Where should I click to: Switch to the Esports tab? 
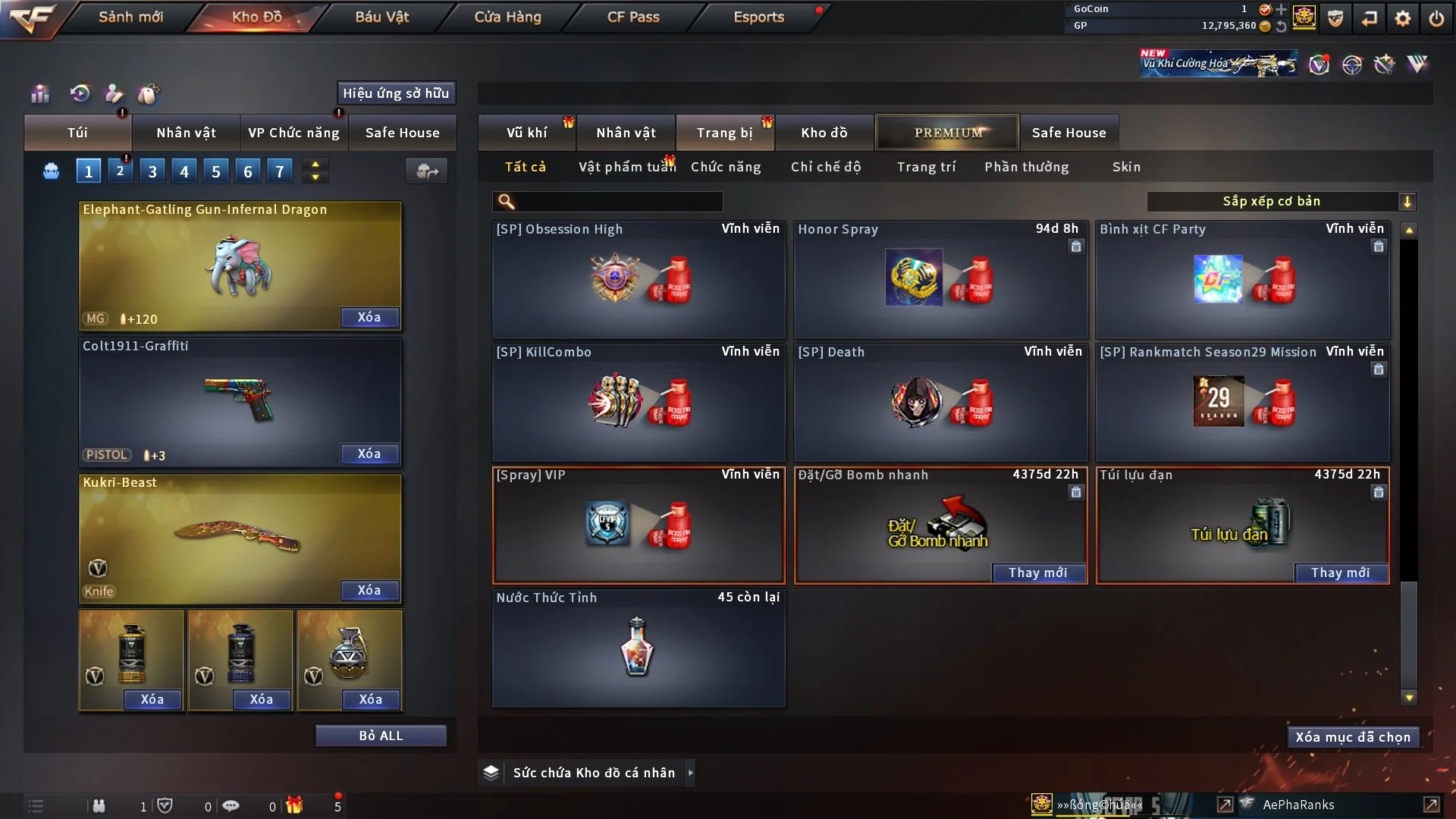(x=758, y=17)
